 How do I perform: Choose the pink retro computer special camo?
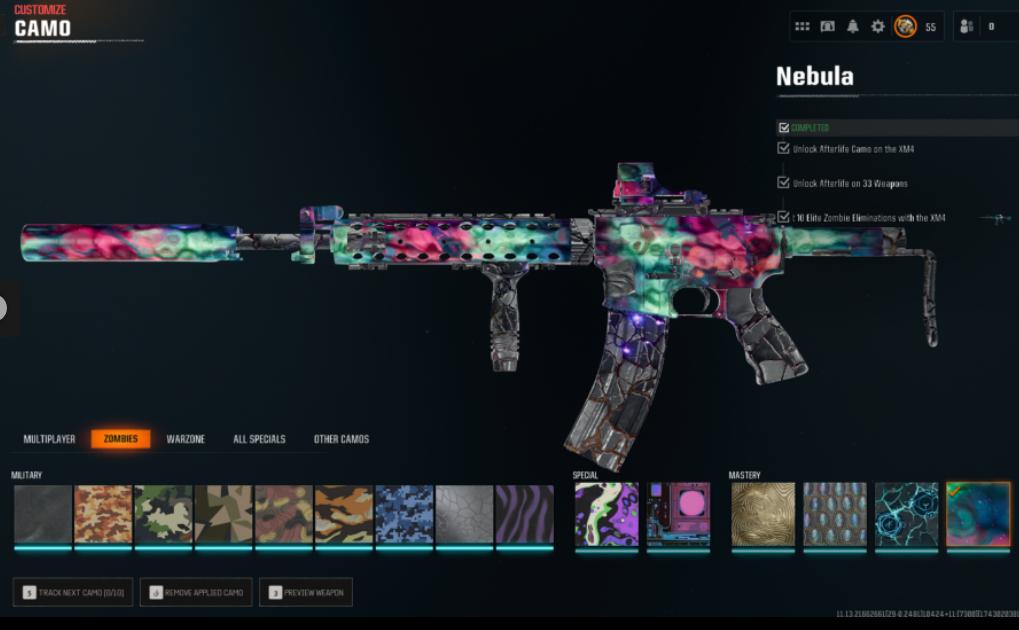678,515
